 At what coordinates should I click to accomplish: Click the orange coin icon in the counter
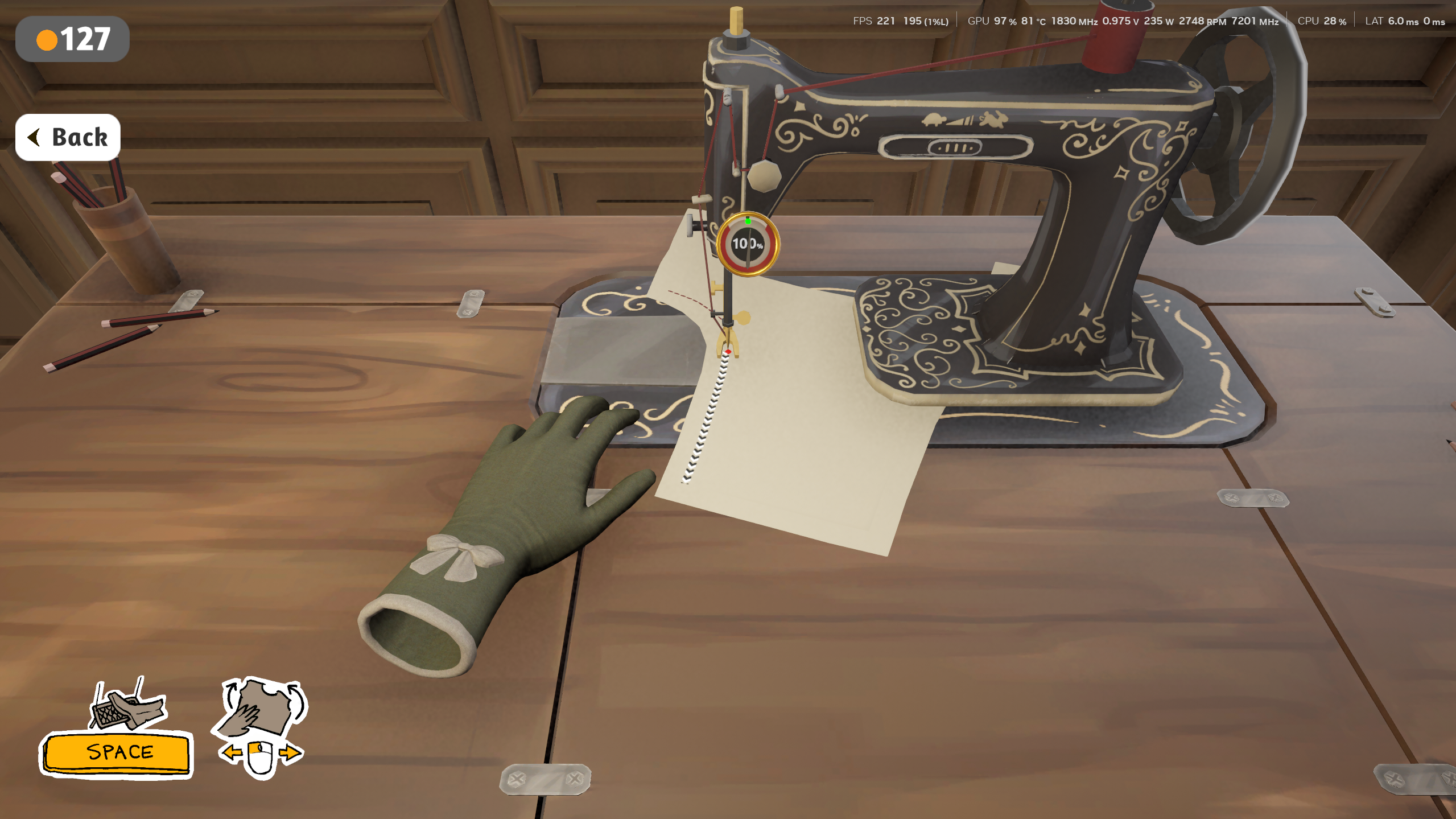(x=48, y=39)
